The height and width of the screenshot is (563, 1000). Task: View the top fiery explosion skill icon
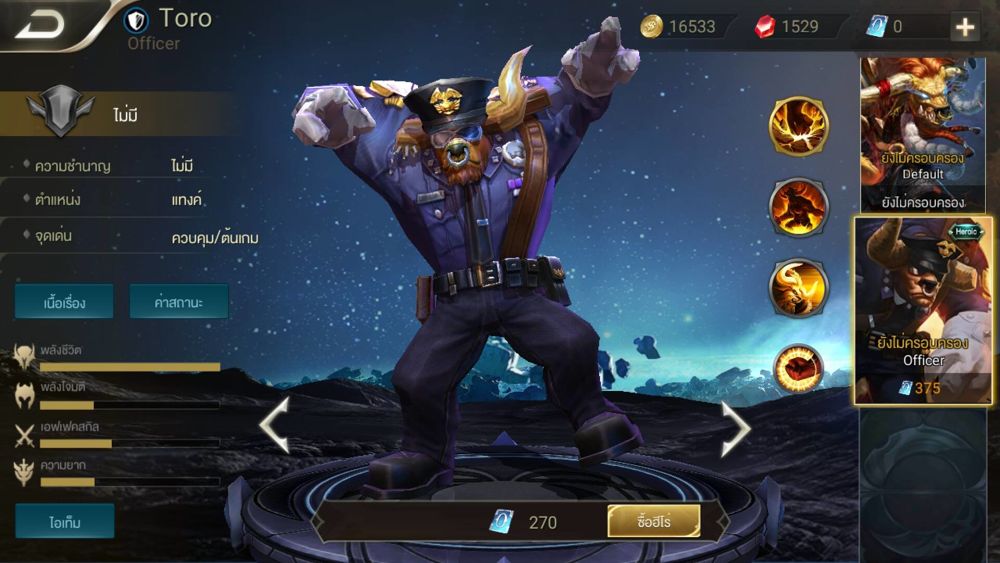click(x=798, y=127)
